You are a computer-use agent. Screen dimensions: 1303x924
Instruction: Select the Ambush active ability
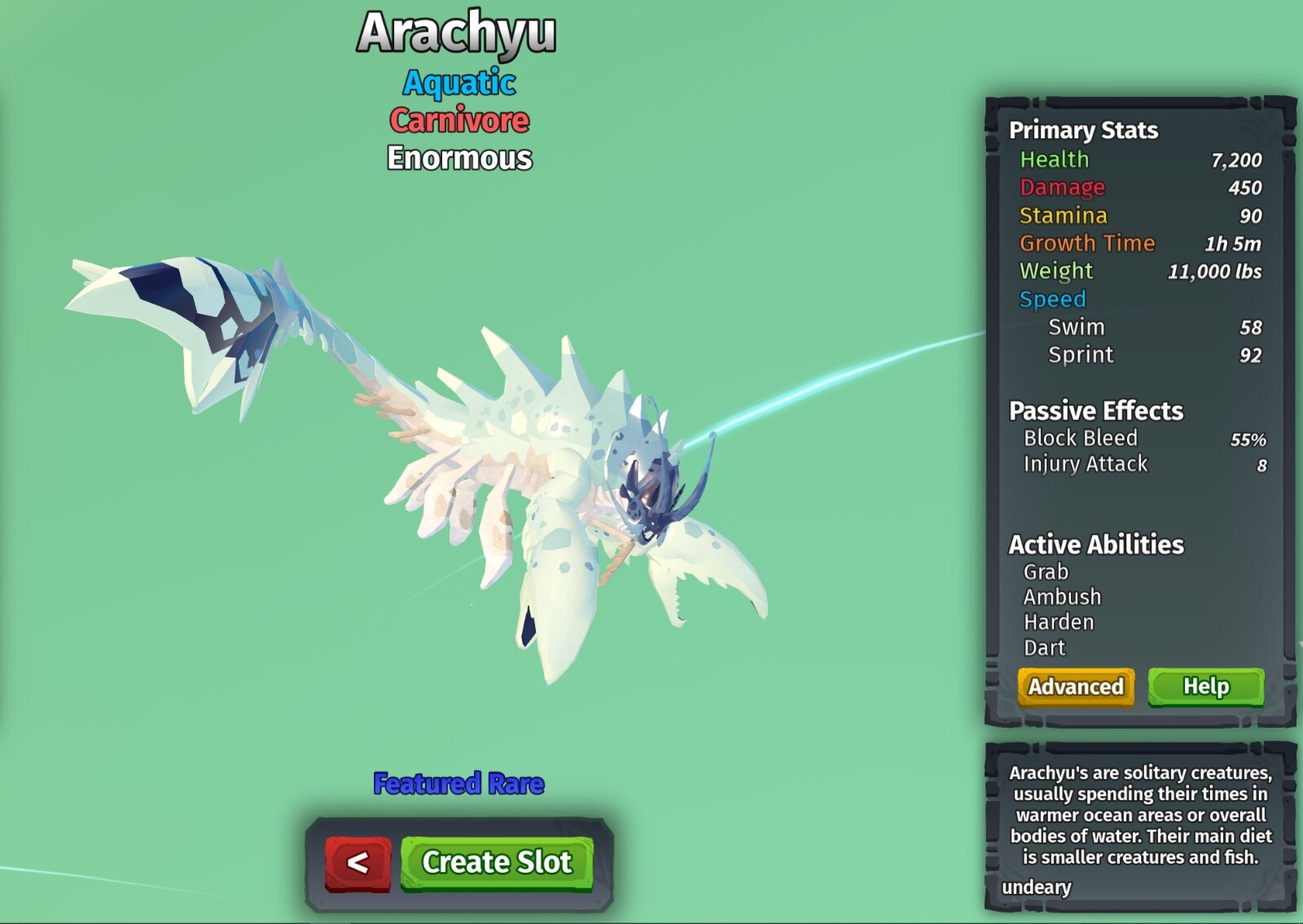pyautogui.click(x=1060, y=597)
